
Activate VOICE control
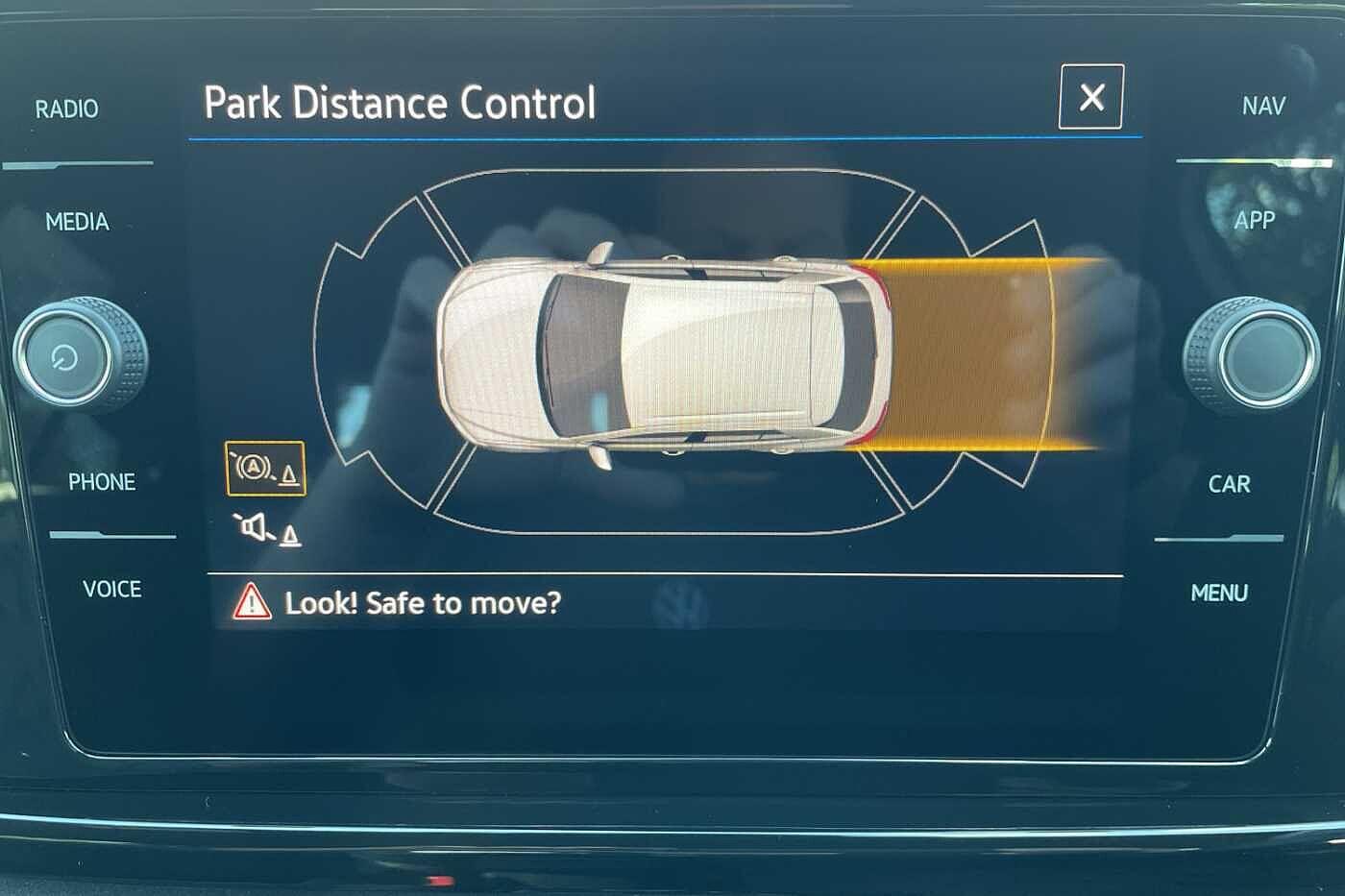point(111,589)
